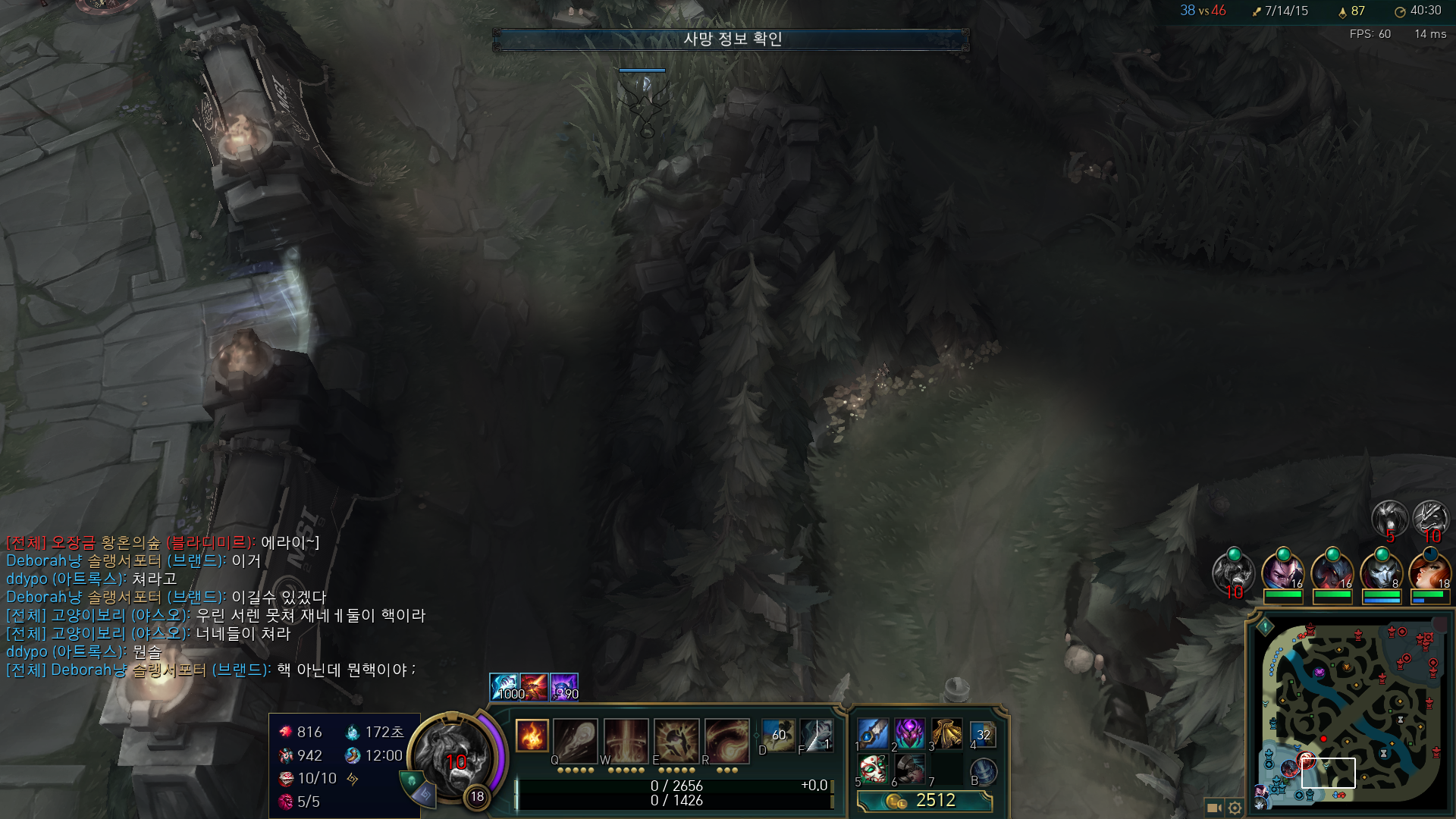This screenshot has width=1456, height=819.
Task: Select Brand's Q ability icon
Action: 575,739
